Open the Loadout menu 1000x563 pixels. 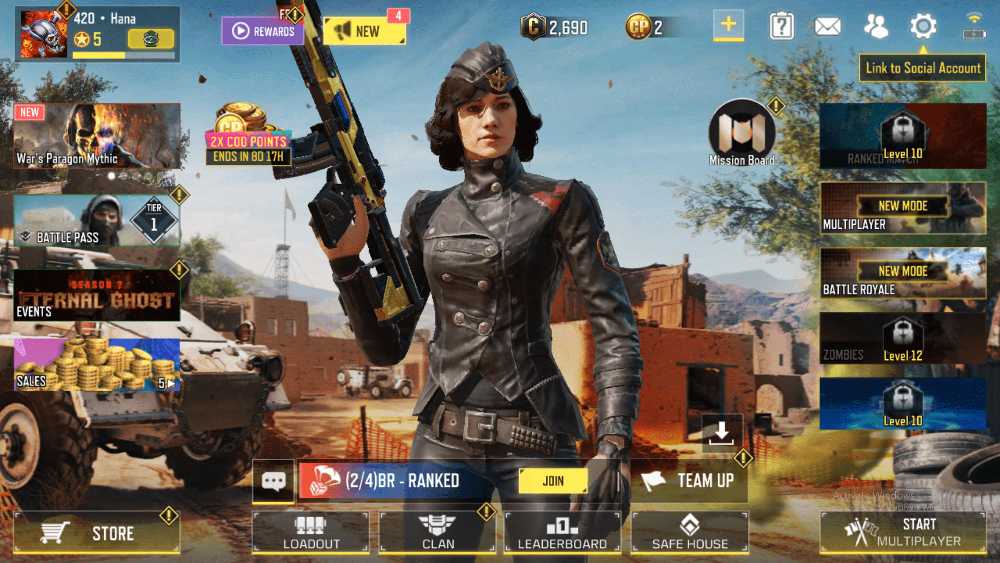click(x=311, y=533)
